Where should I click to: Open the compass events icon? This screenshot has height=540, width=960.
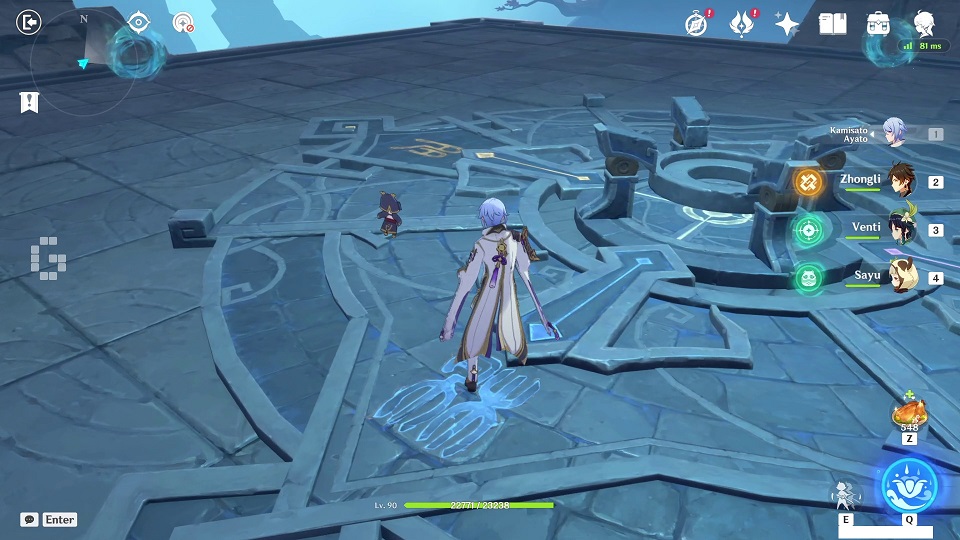point(697,23)
